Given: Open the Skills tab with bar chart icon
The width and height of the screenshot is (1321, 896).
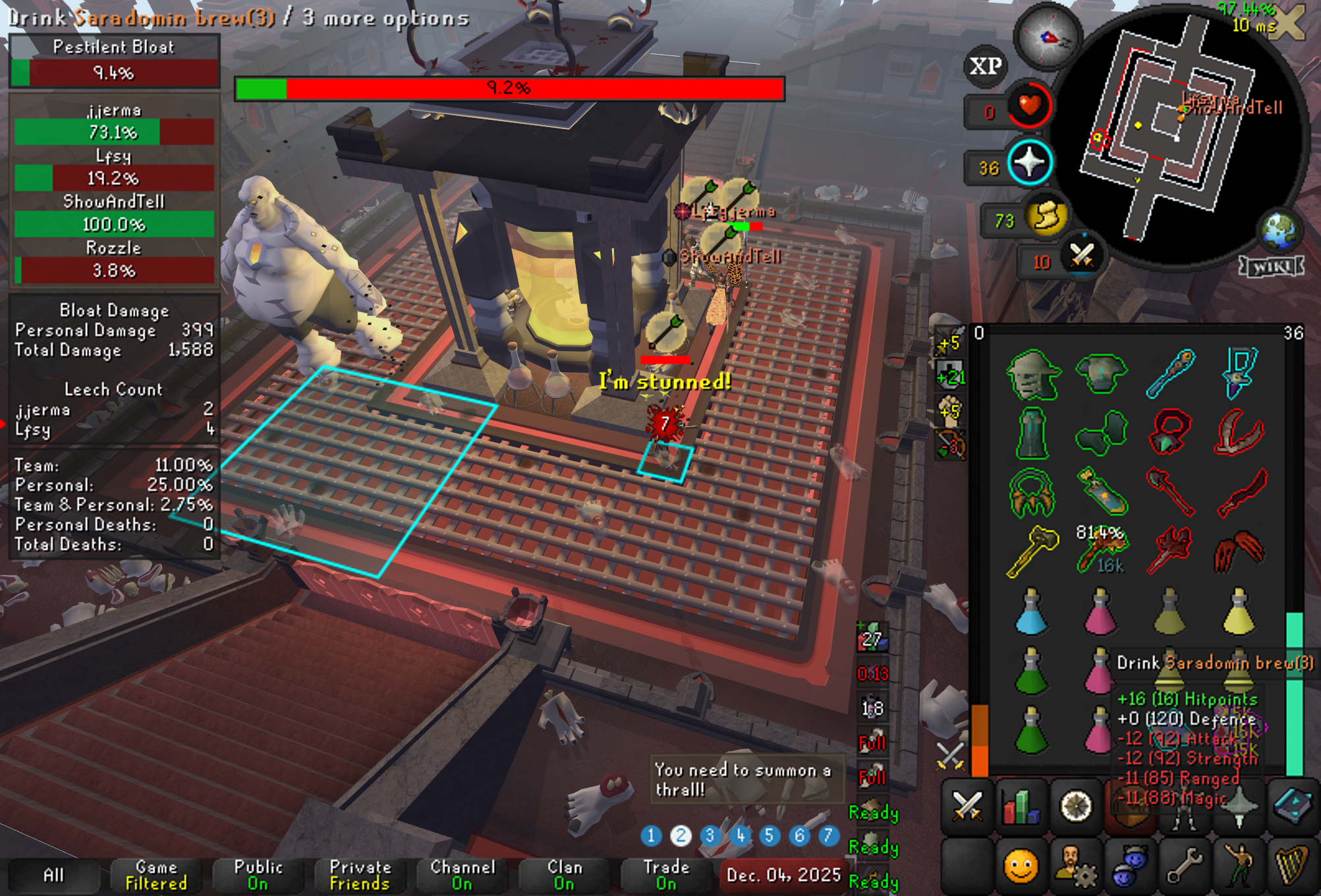Looking at the screenshot, I should click(x=1021, y=805).
